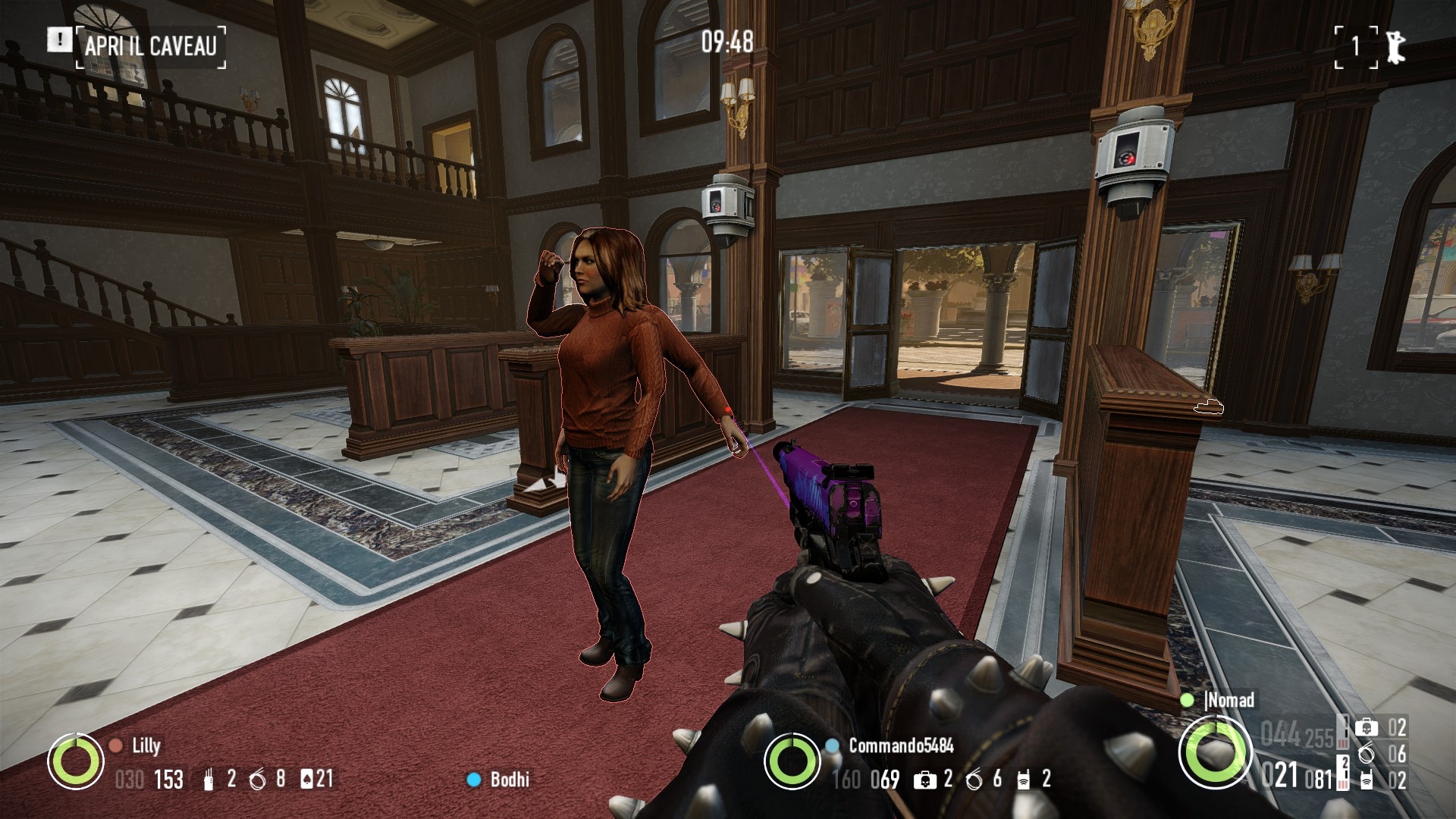1456x819 pixels.
Task: Click Nomad's cable ties icon
Action: click(x=1367, y=754)
